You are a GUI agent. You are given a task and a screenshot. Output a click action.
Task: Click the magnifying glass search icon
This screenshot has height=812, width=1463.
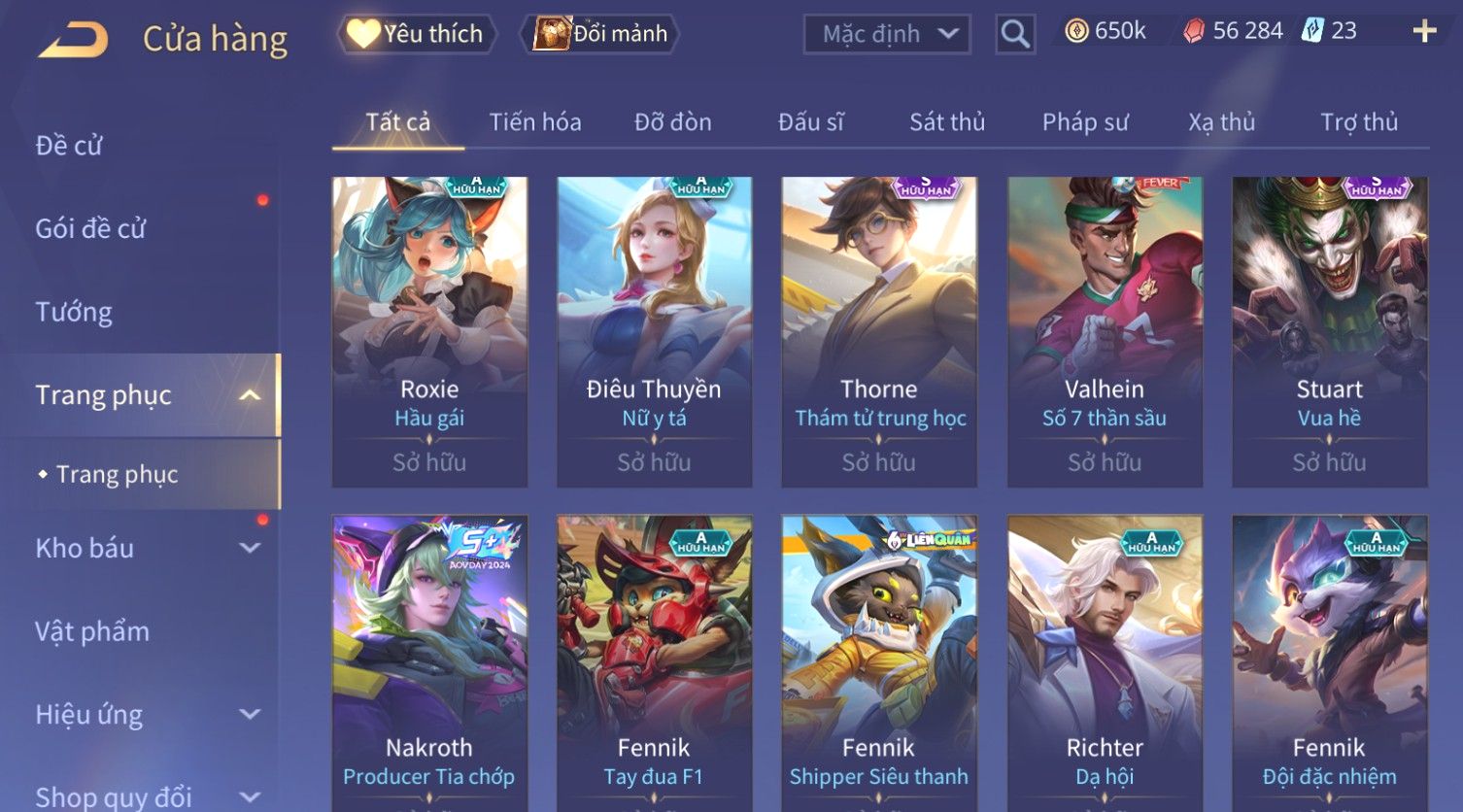click(x=1015, y=34)
